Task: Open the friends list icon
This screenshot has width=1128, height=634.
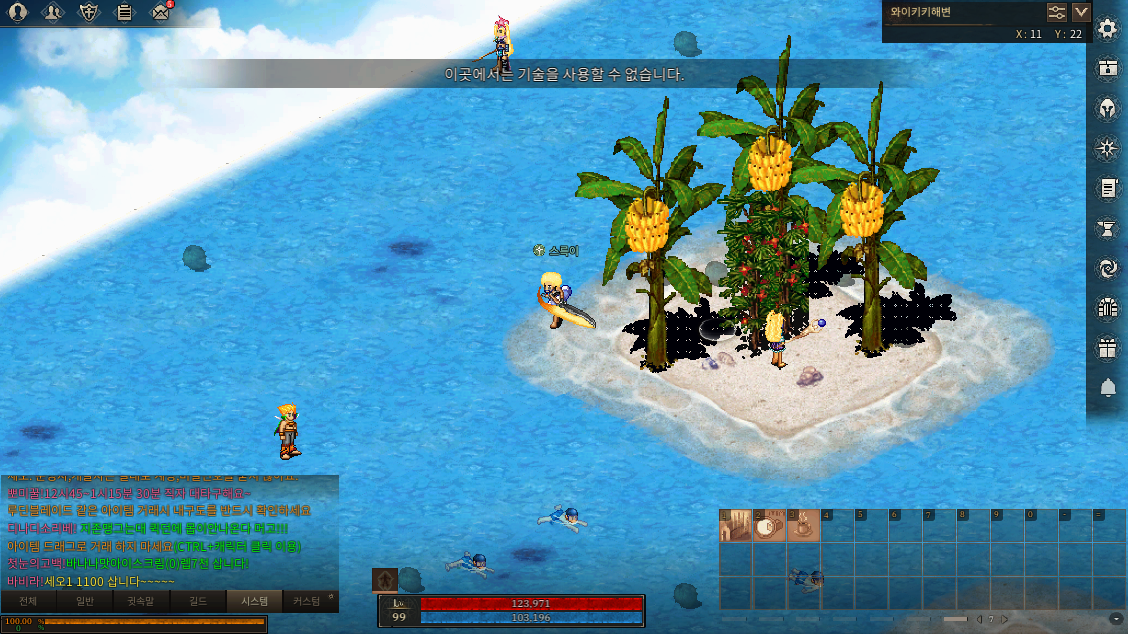Action: pyautogui.click(x=55, y=12)
